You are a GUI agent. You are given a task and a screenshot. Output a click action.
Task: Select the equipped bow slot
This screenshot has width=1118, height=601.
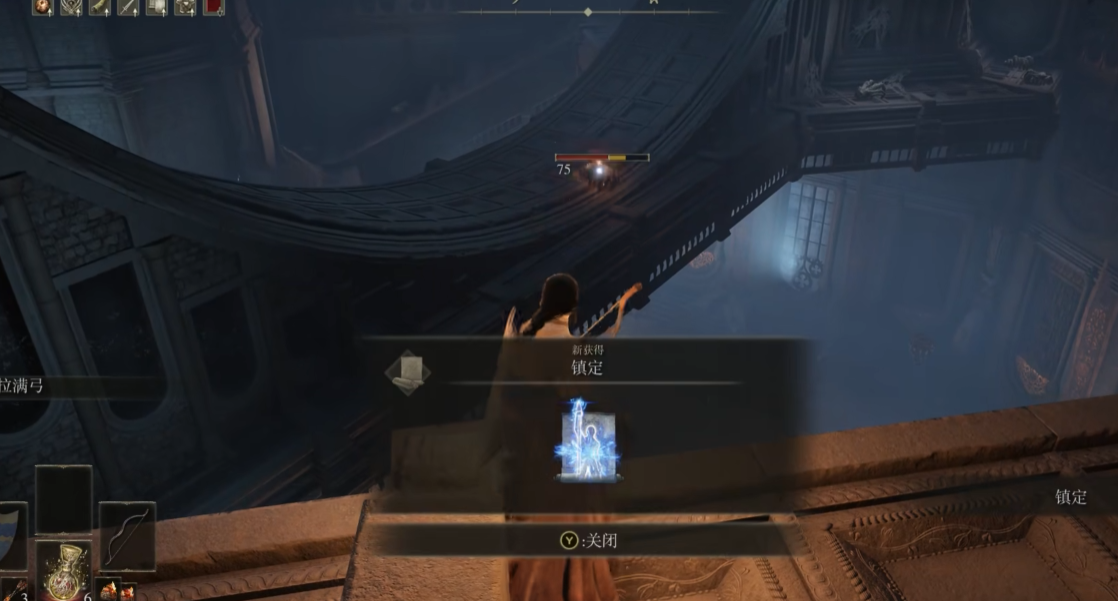[x=128, y=535]
